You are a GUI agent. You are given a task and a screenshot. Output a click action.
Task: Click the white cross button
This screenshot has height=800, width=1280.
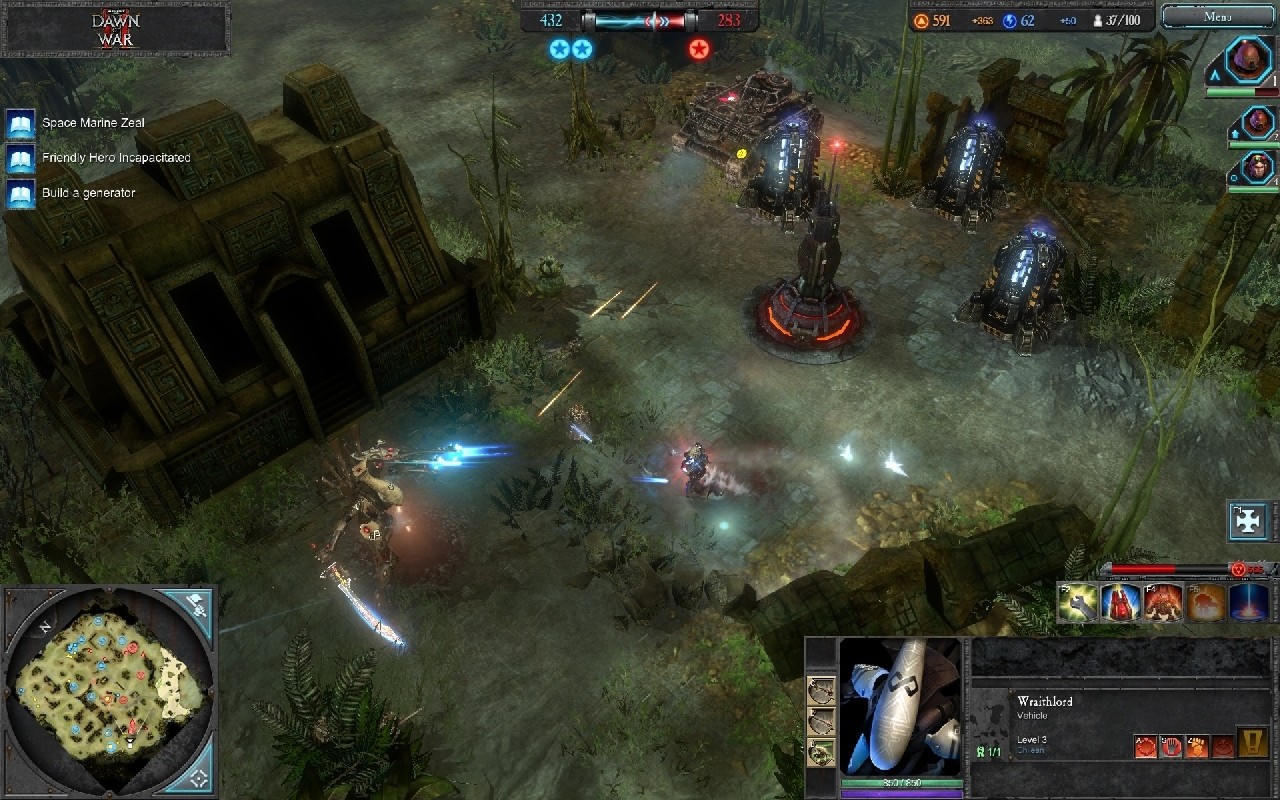(1247, 521)
